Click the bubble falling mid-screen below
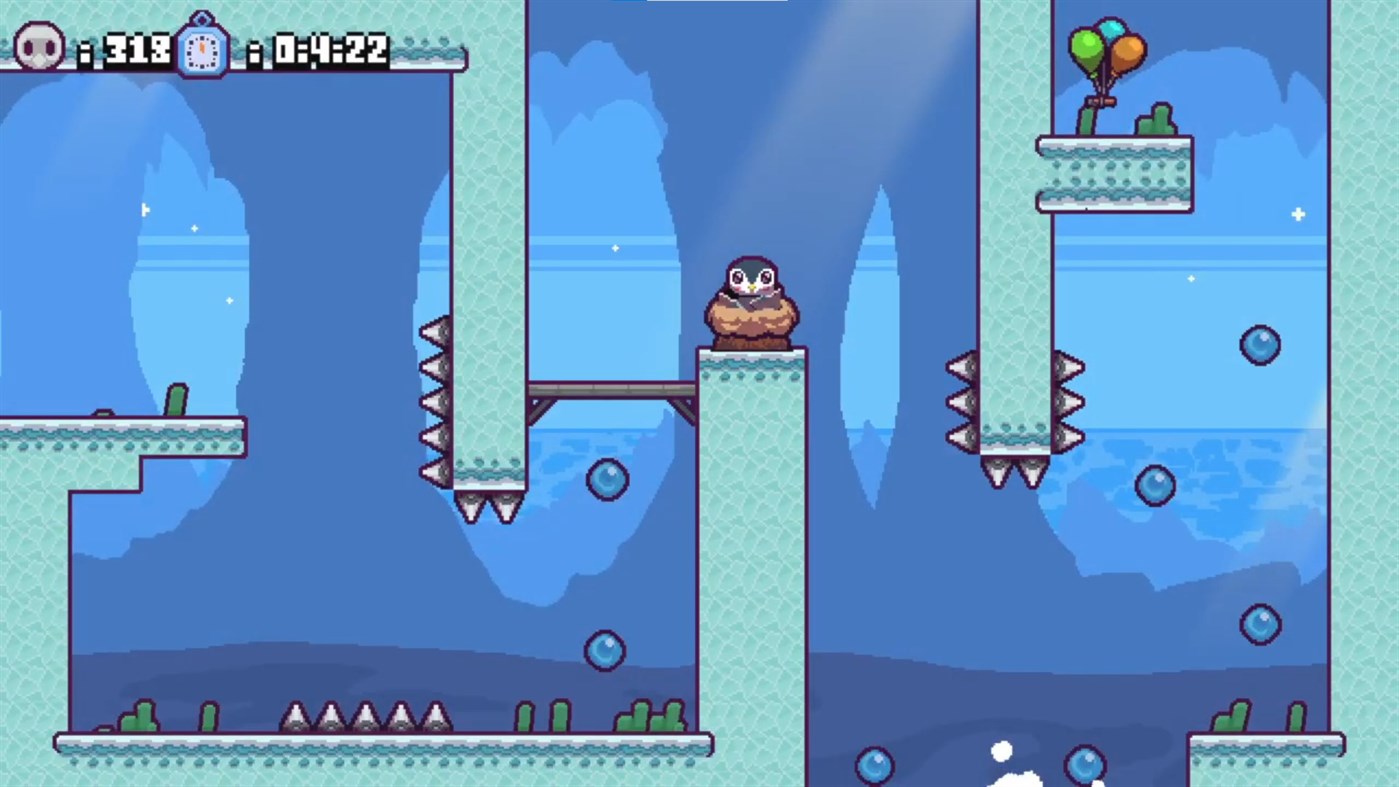Viewport: 1399px width, 787px height. point(603,649)
